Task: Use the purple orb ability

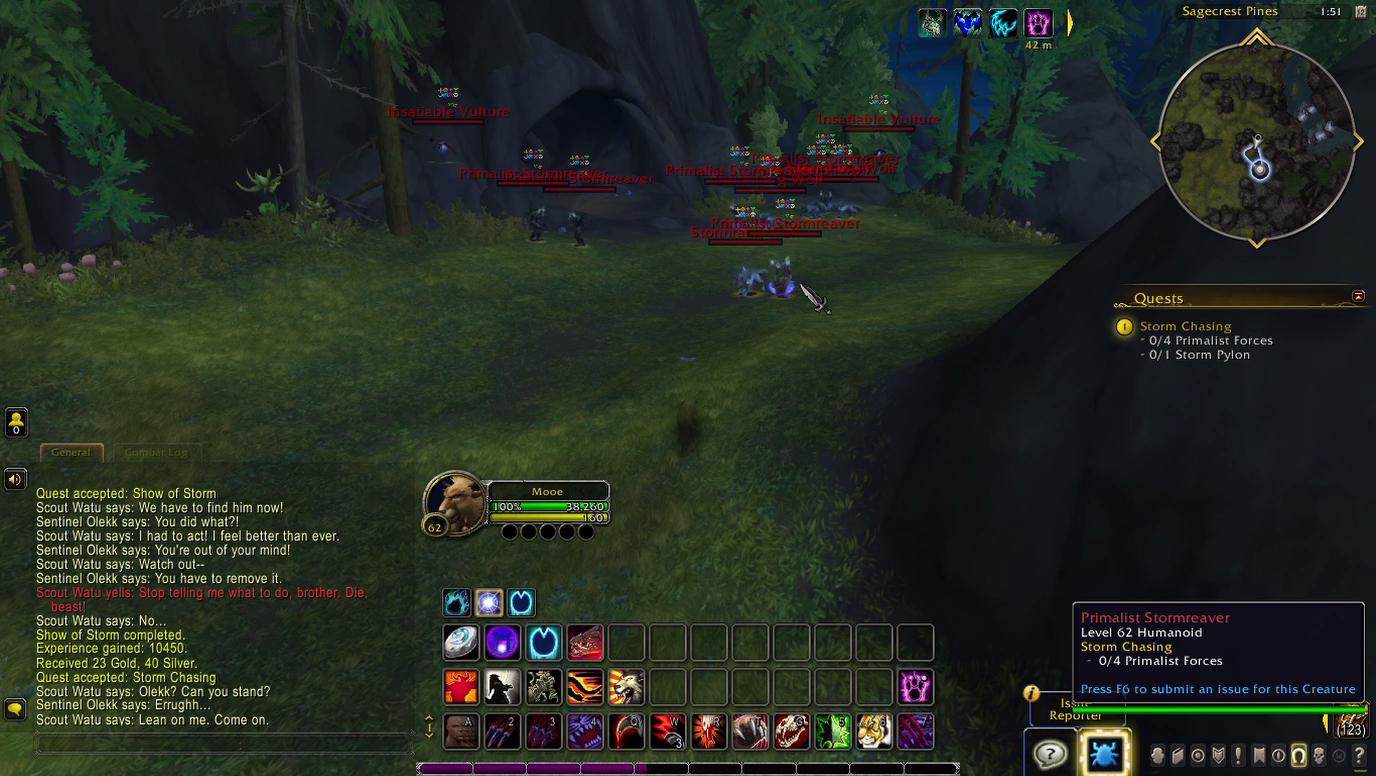Action: [503, 643]
